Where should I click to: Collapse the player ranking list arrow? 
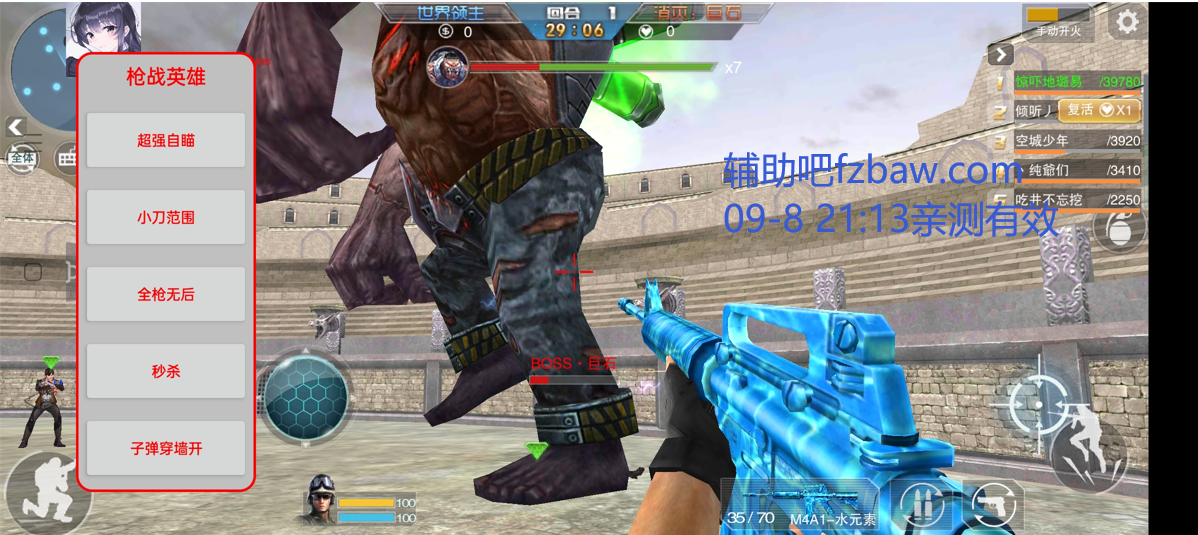[1001, 55]
